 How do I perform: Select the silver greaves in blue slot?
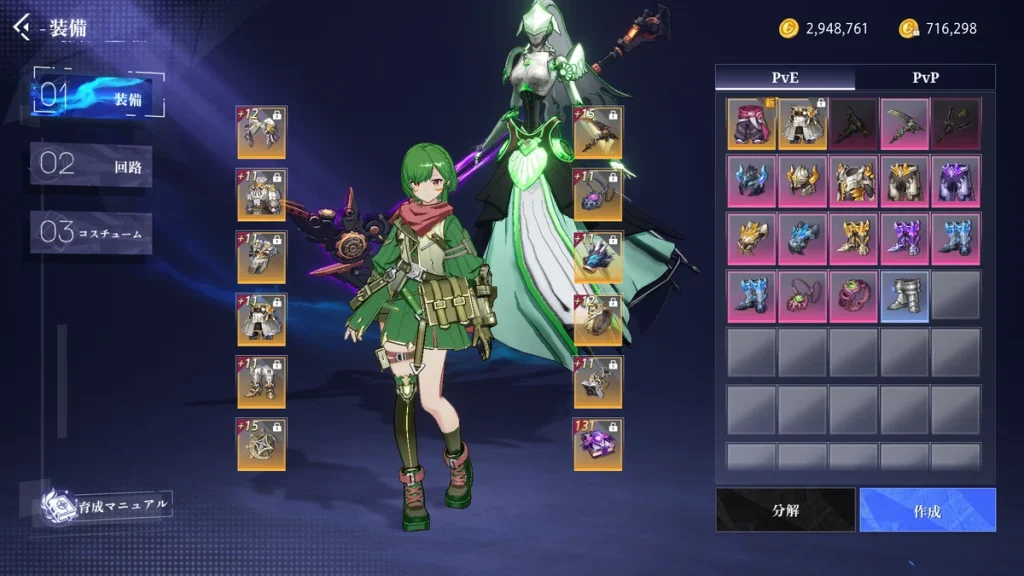(904, 296)
